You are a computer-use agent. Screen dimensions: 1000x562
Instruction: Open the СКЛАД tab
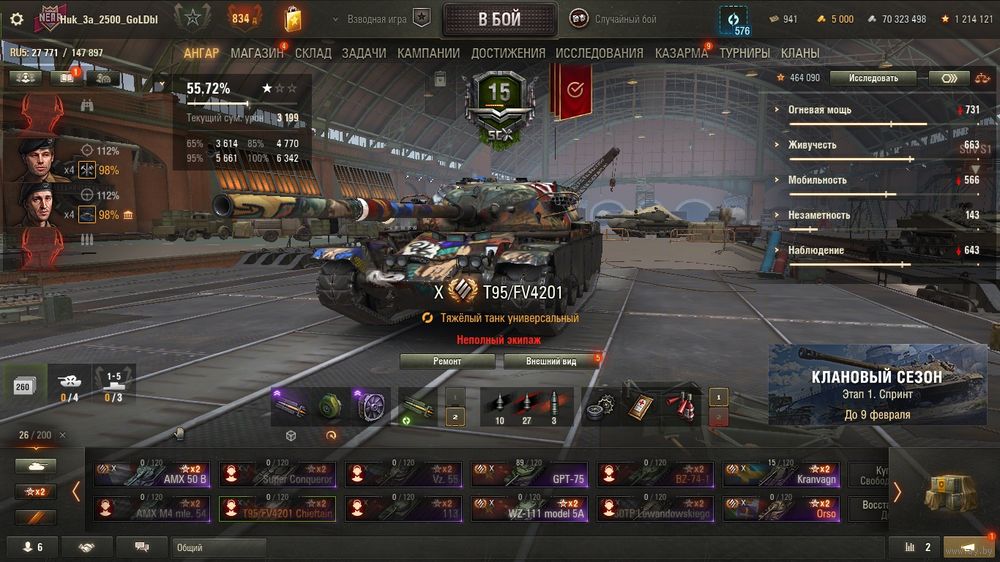coord(313,53)
